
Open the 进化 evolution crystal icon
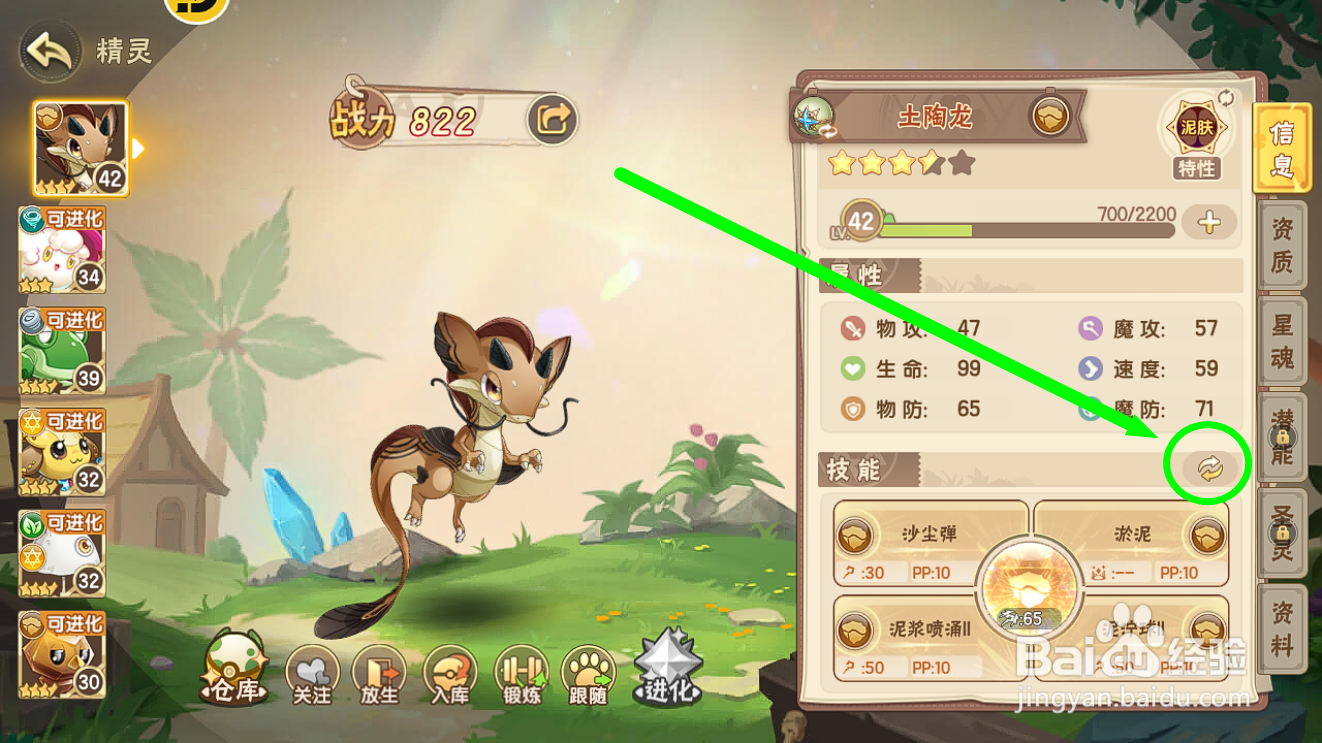click(x=668, y=665)
